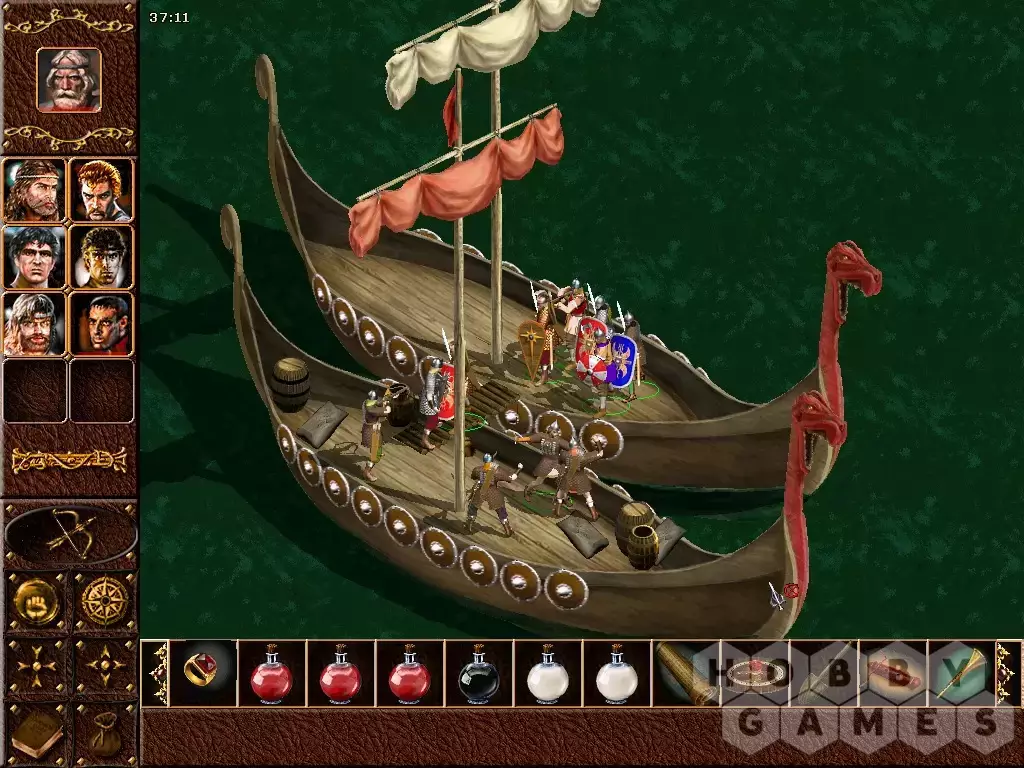Select the white-bearded elder portrait
The width and height of the screenshot is (1024, 768).
point(69,79)
